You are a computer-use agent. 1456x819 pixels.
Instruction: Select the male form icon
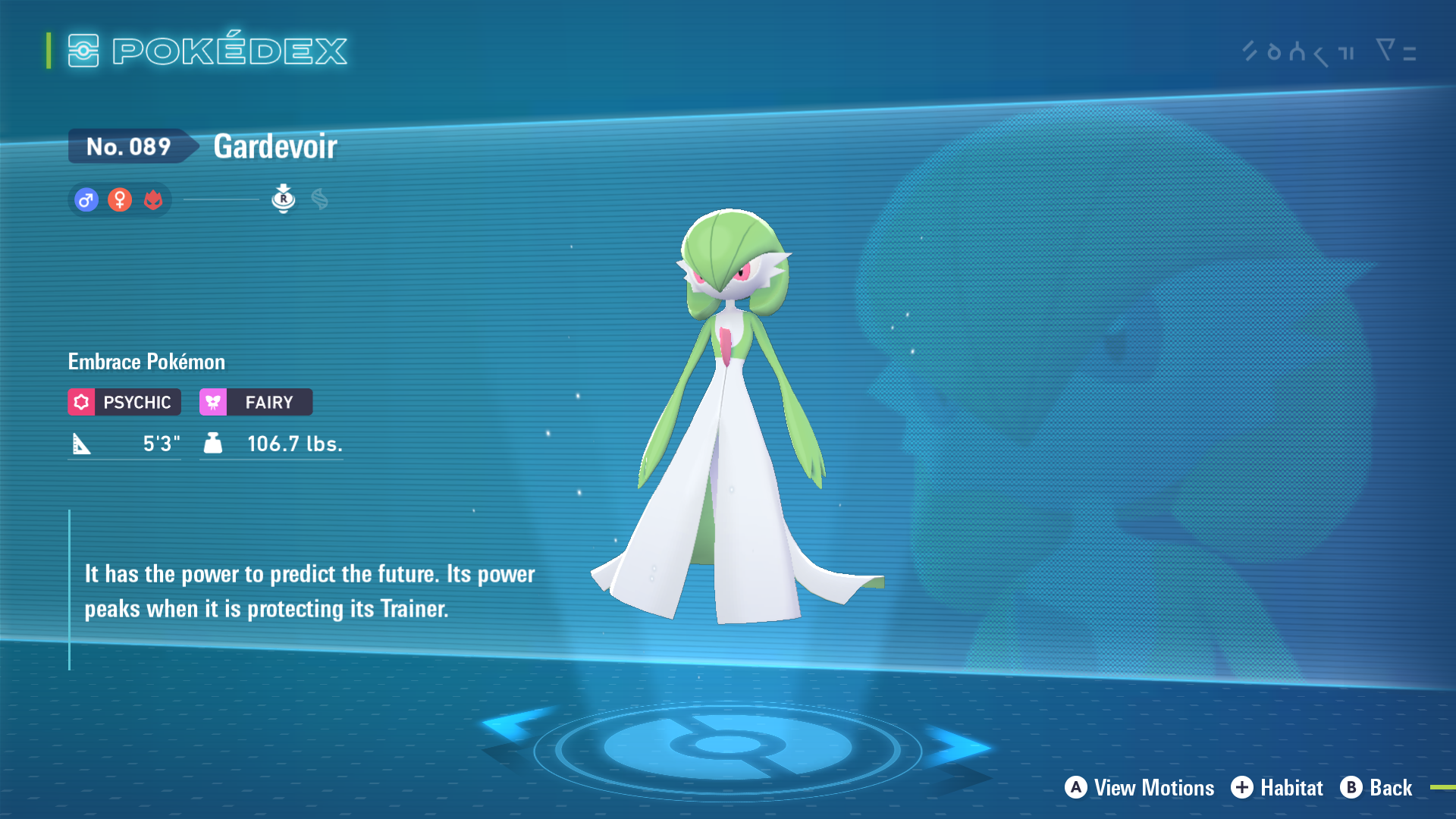pos(86,200)
